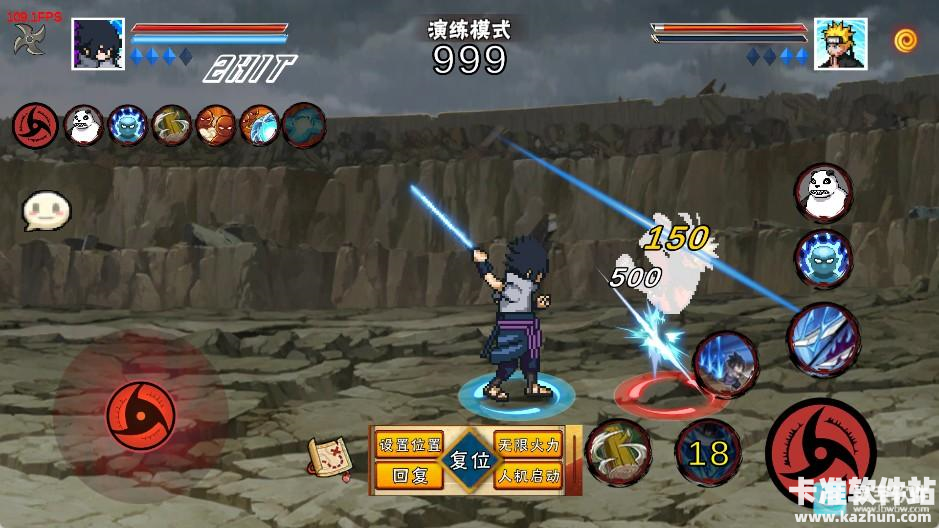Tap the skill showing cooldown 18
The width and height of the screenshot is (939, 528).
point(708,453)
